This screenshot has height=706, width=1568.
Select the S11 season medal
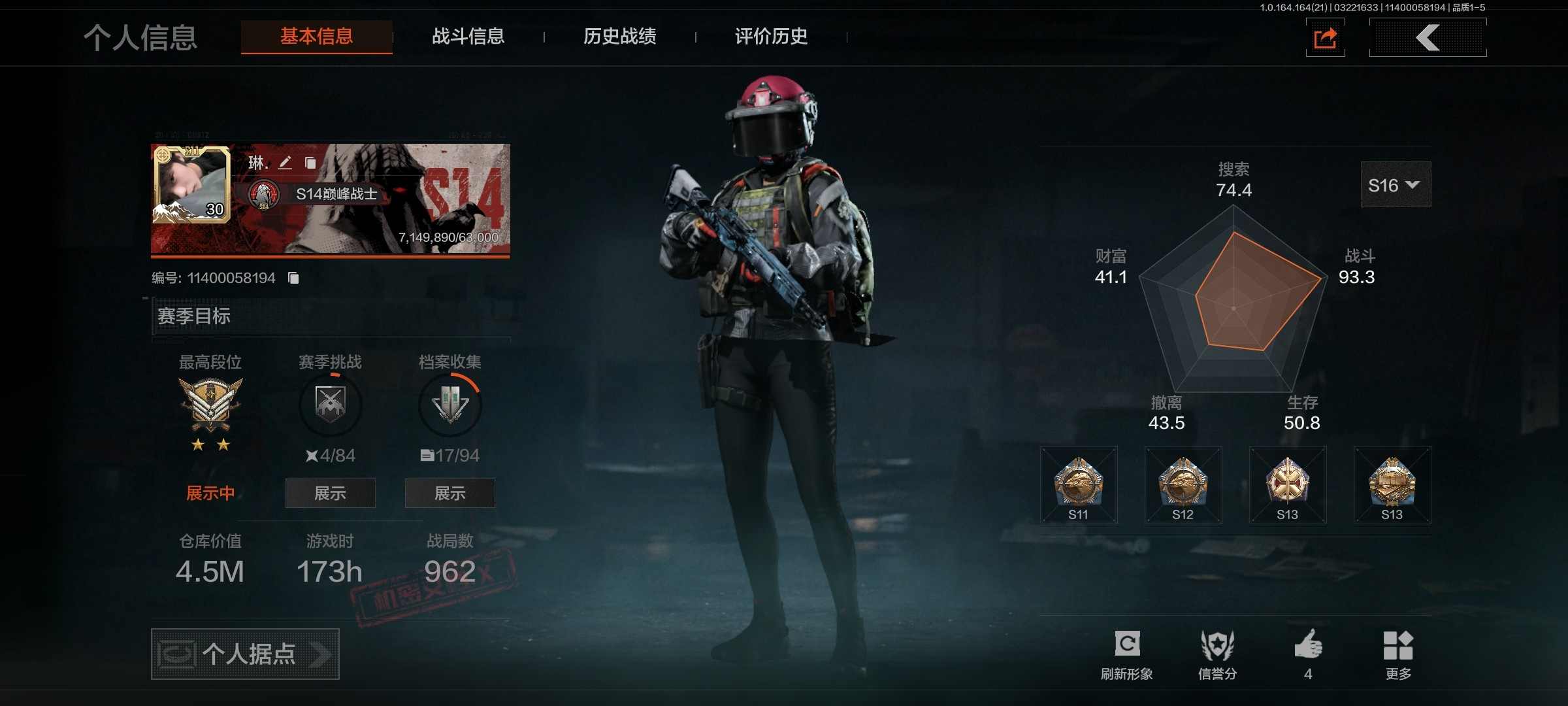(1079, 485)
